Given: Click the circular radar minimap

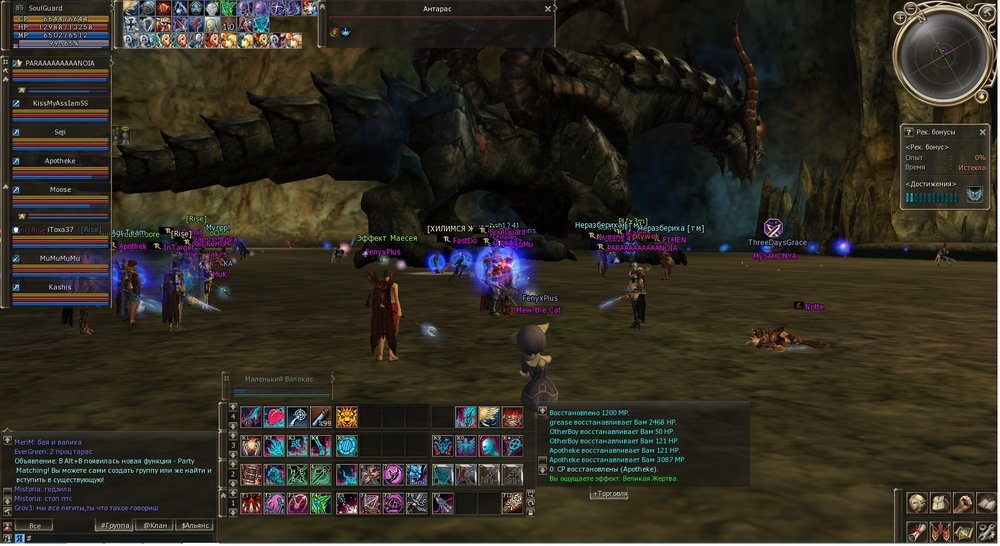Looking at the screenshot, I should click(940, 55).
